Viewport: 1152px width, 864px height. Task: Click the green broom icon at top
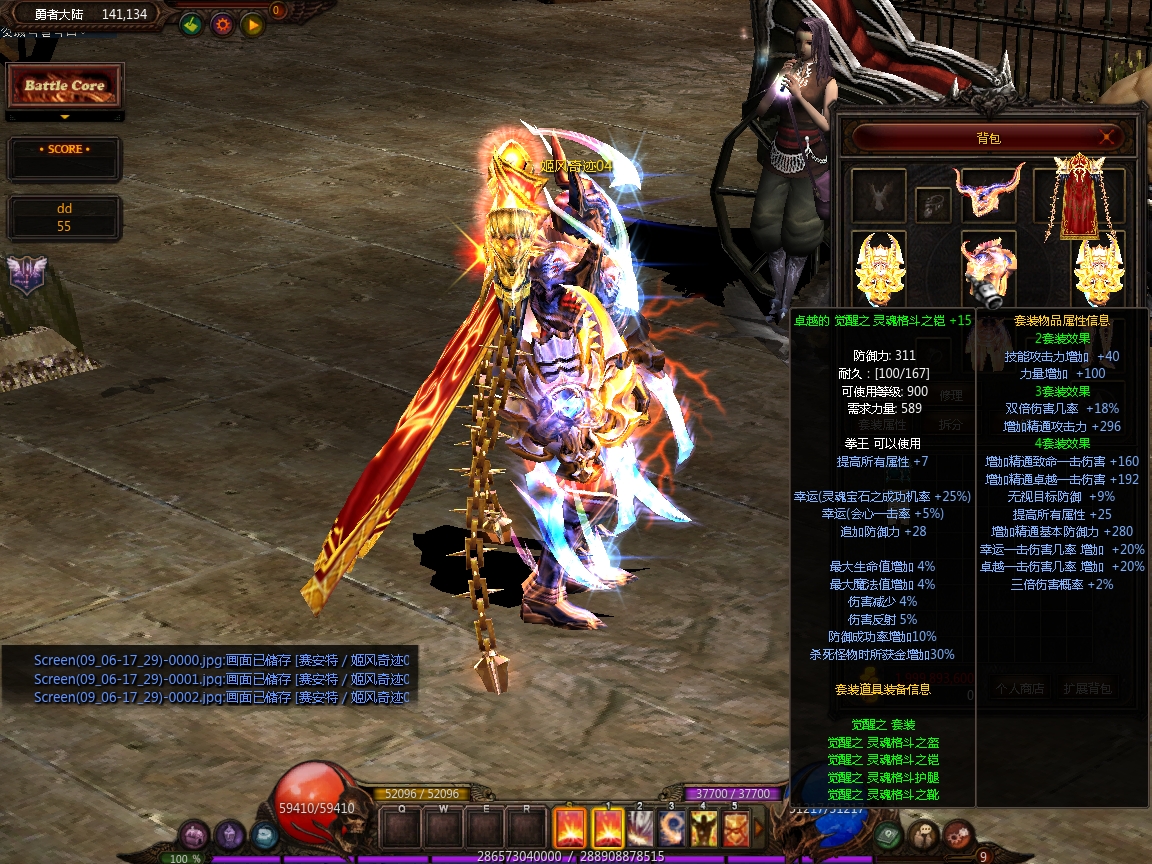click(191, 25)
